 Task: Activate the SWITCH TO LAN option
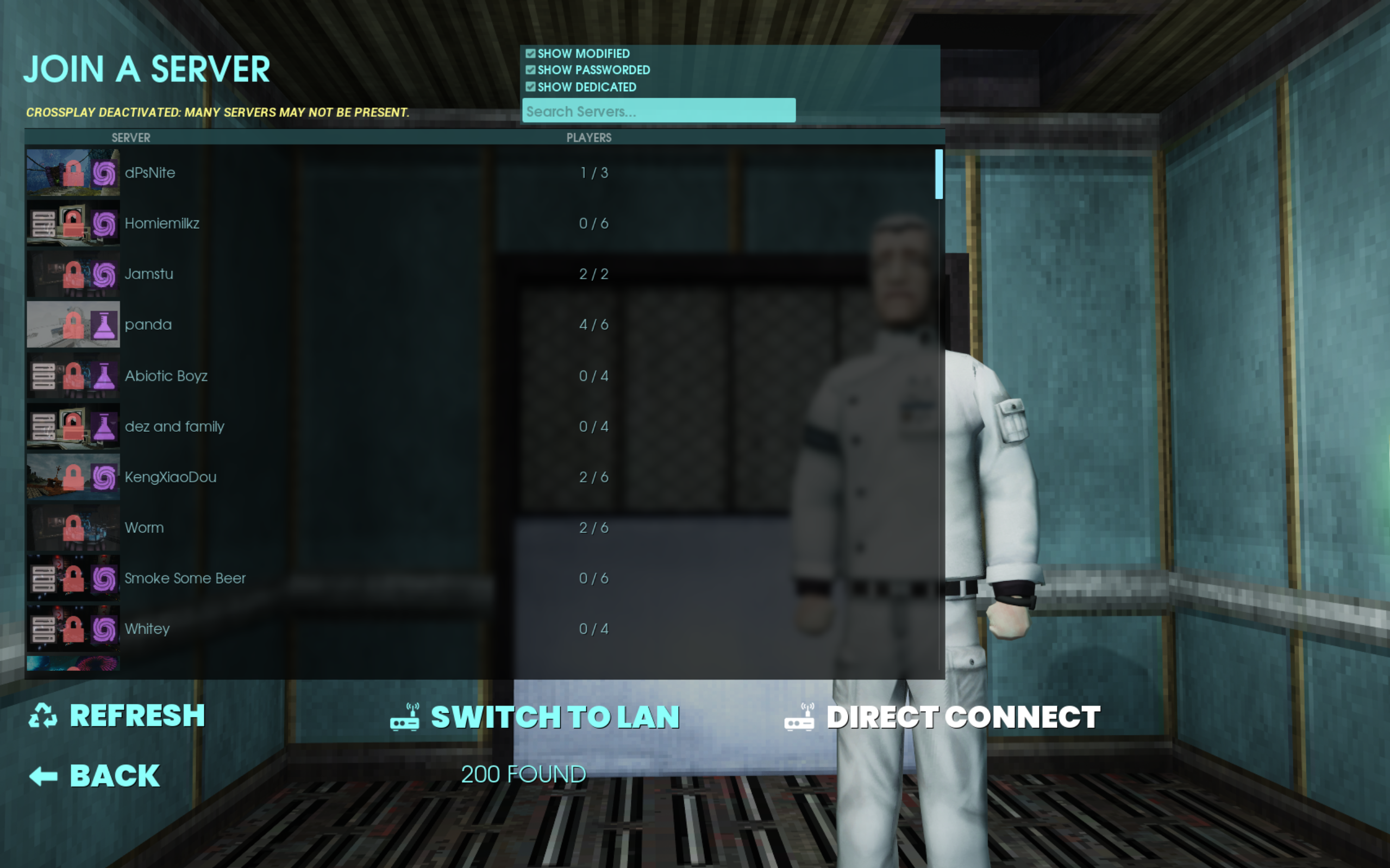tap(555, 716)
